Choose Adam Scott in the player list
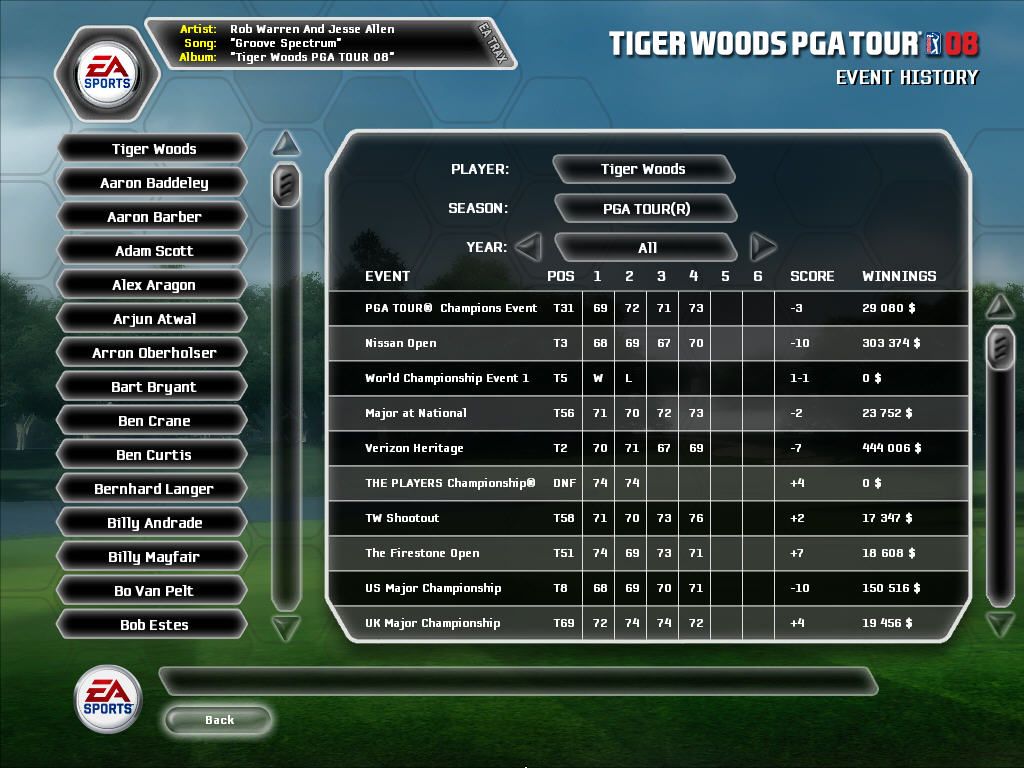 (x=154, y=251)
